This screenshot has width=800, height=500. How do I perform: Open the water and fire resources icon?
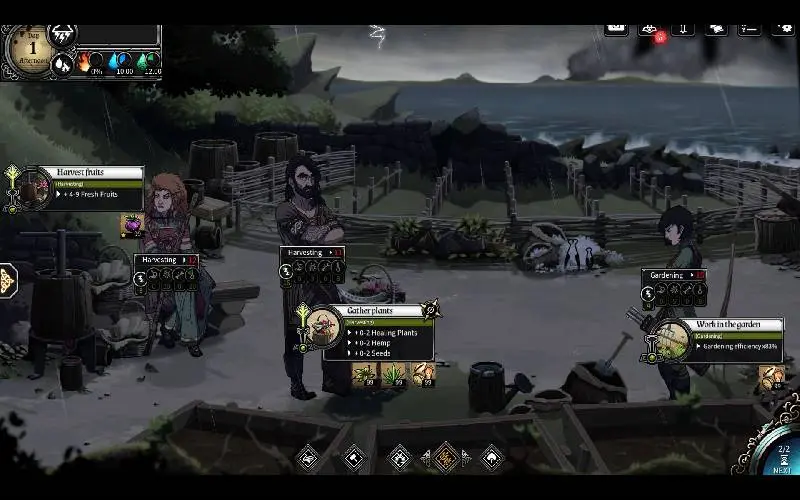[63, 64]
